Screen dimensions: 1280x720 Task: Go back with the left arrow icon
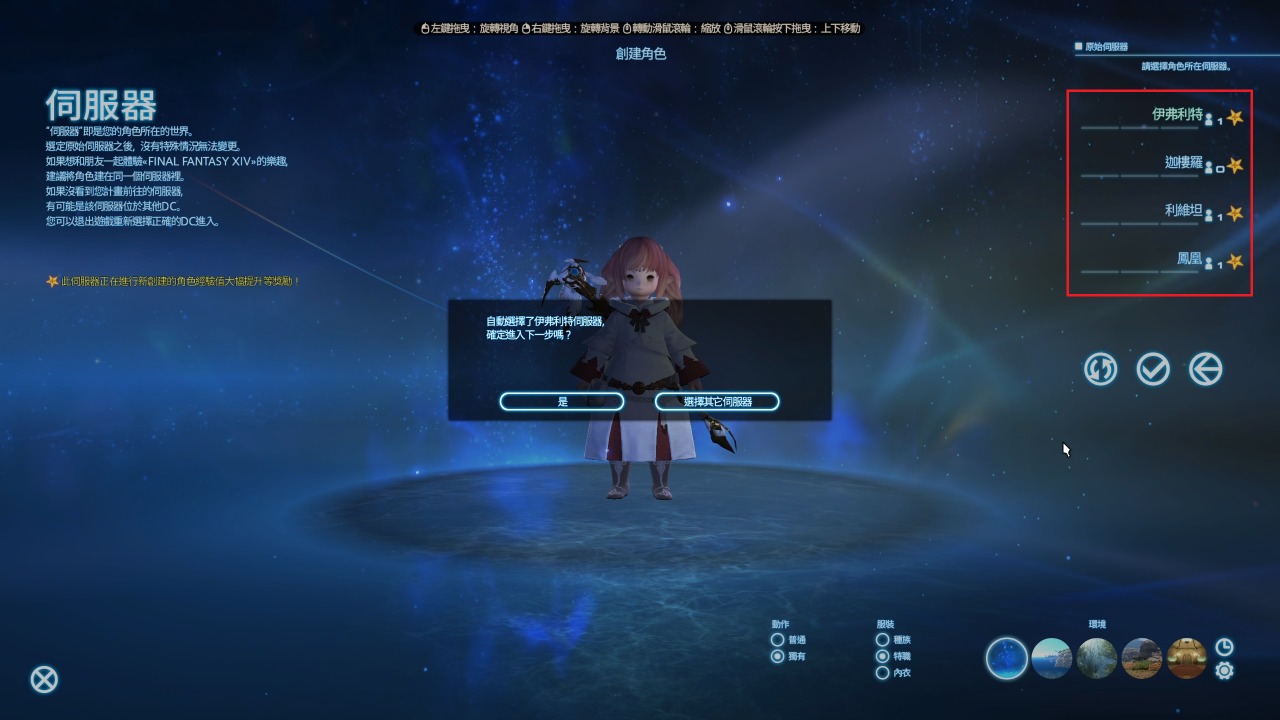1206,370
